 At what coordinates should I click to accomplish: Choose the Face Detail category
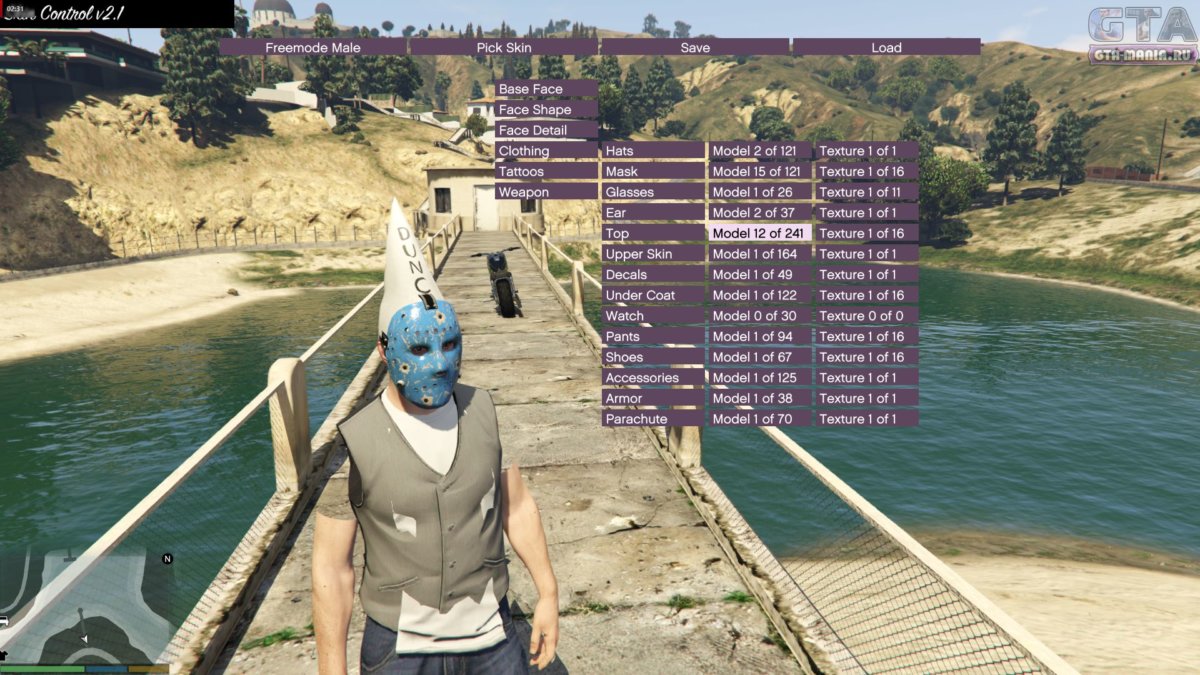click(x=546, y=130)
